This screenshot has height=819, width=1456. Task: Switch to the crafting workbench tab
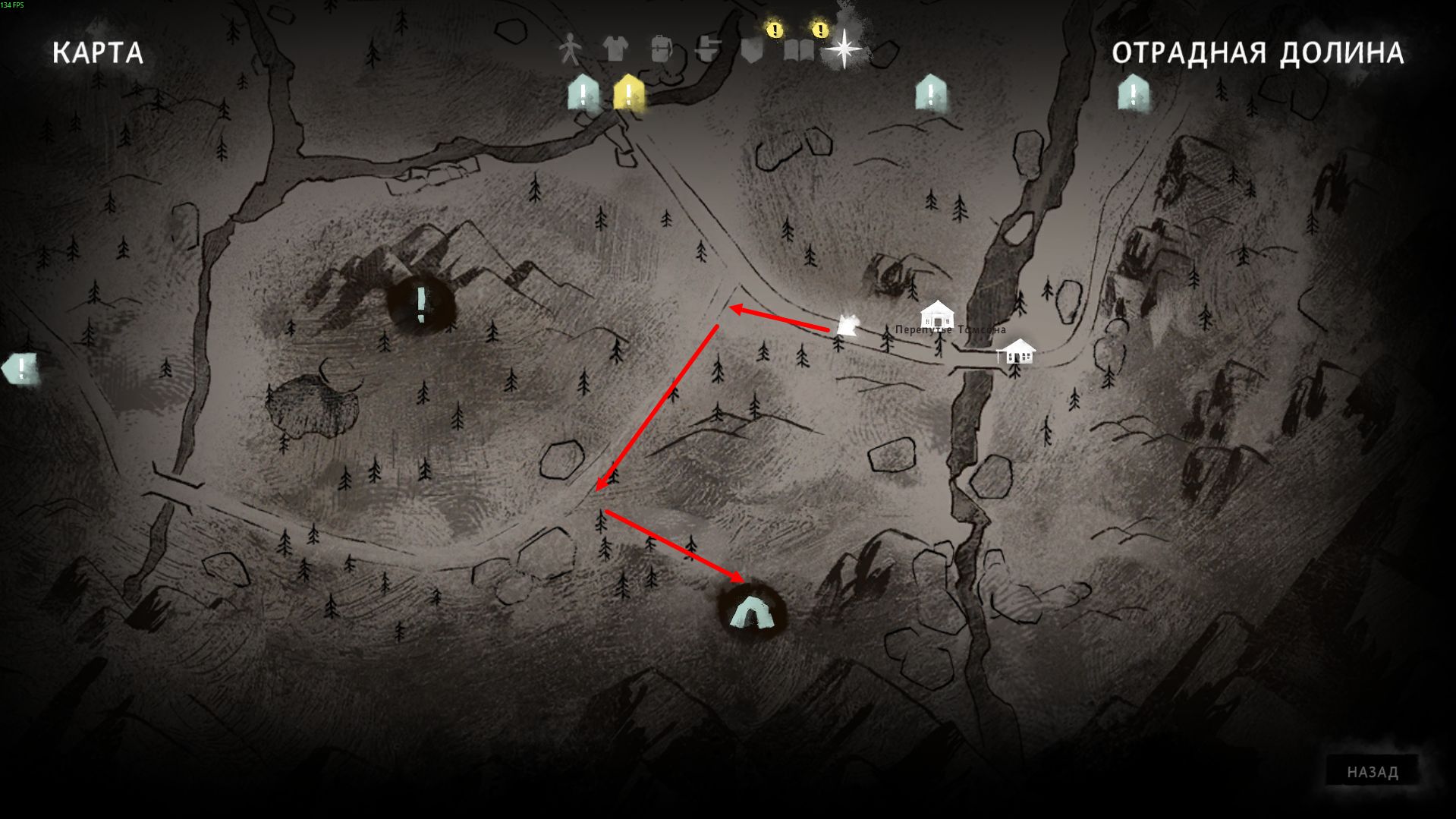tap(707, 50)
